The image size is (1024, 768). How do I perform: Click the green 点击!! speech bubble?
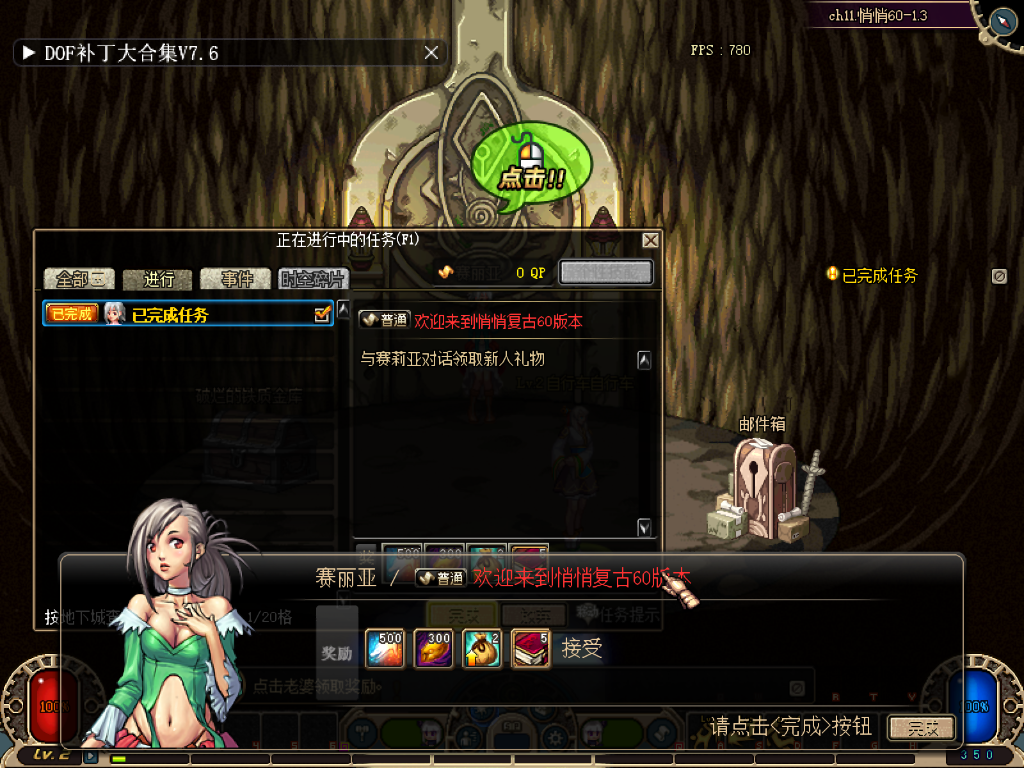pyautogui.click(x=531, y=170)
